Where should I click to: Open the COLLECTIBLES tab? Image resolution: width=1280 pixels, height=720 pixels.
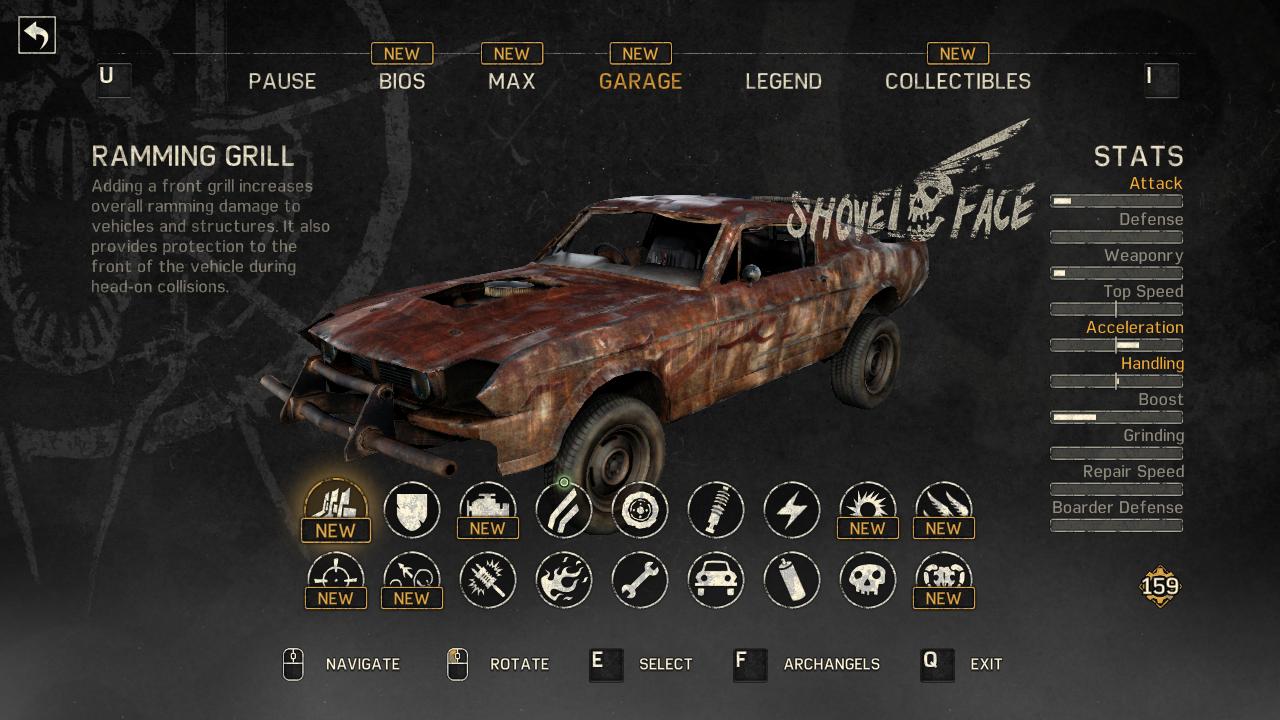(957, 81)
